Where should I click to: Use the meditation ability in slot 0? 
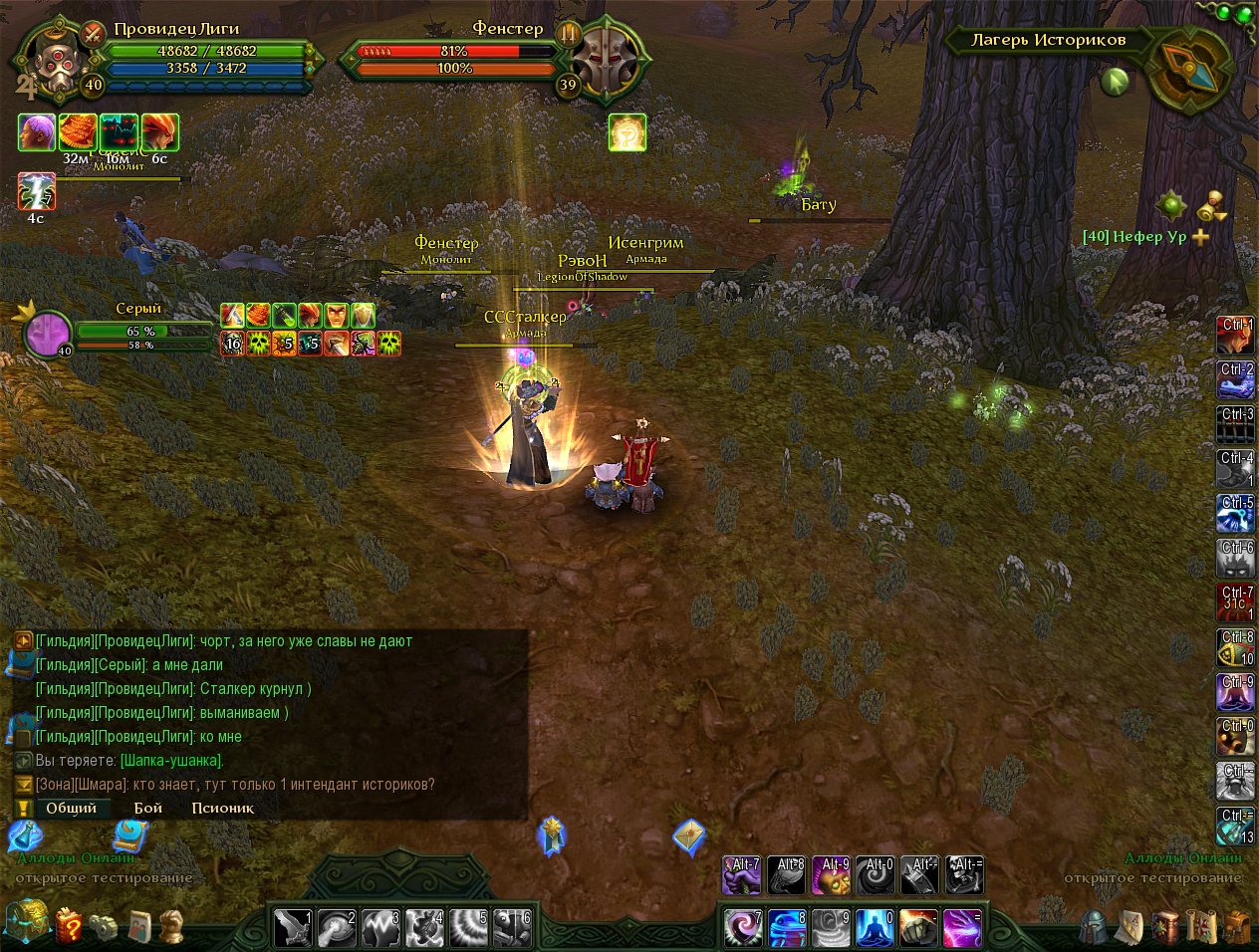pyautogui.click(x=875, y=928)
